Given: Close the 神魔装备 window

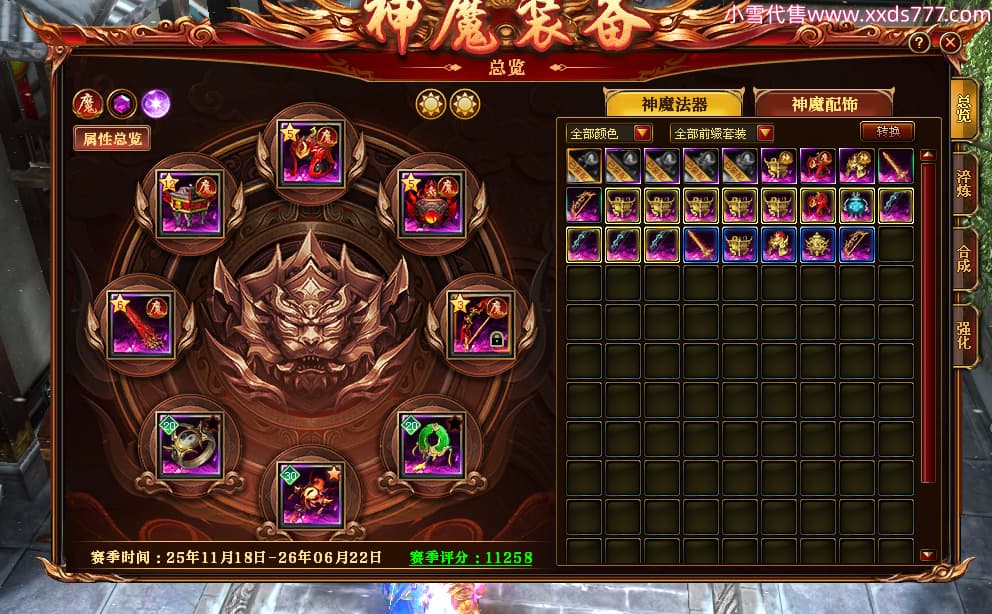Looking at the screenshot, I should (x=950, y=43).
